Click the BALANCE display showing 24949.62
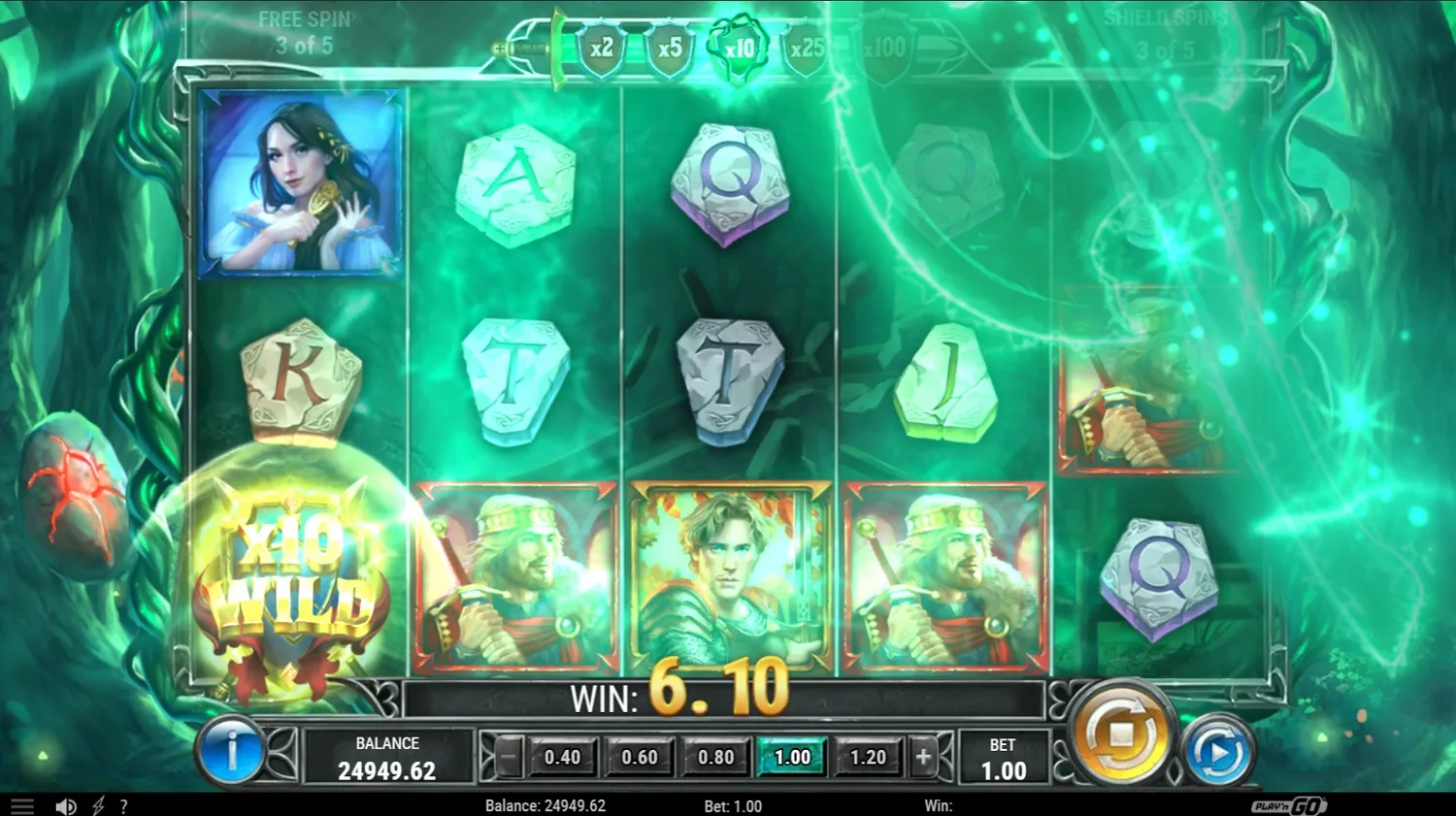The image size is (1456, 816). pos(386,757)
